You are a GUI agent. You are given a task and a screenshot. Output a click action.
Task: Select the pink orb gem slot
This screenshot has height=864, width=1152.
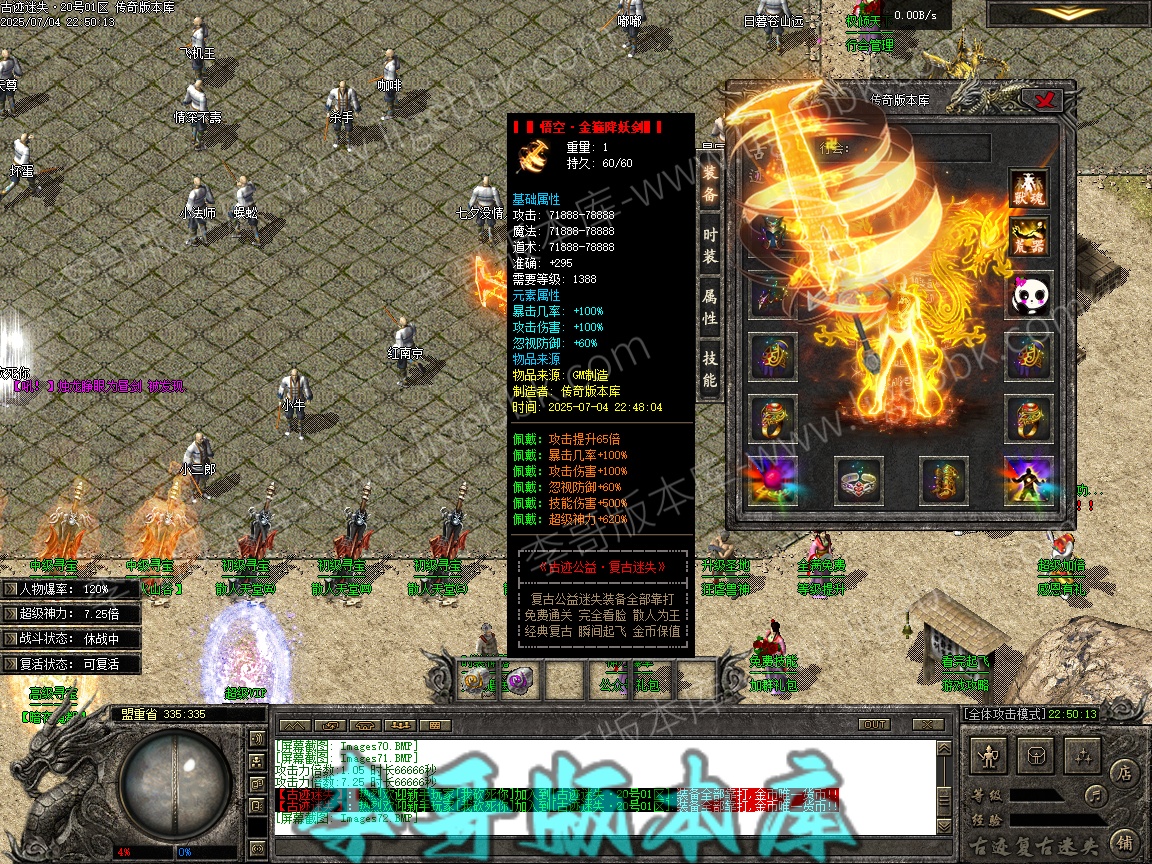(773, 482)
